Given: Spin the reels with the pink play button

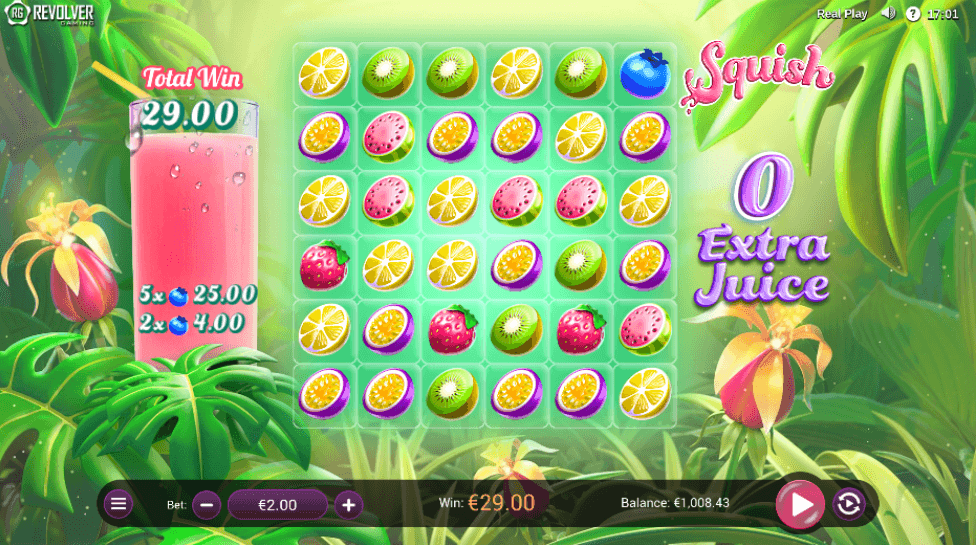Looking at the screenshot, I should click(x=800, y=505).
